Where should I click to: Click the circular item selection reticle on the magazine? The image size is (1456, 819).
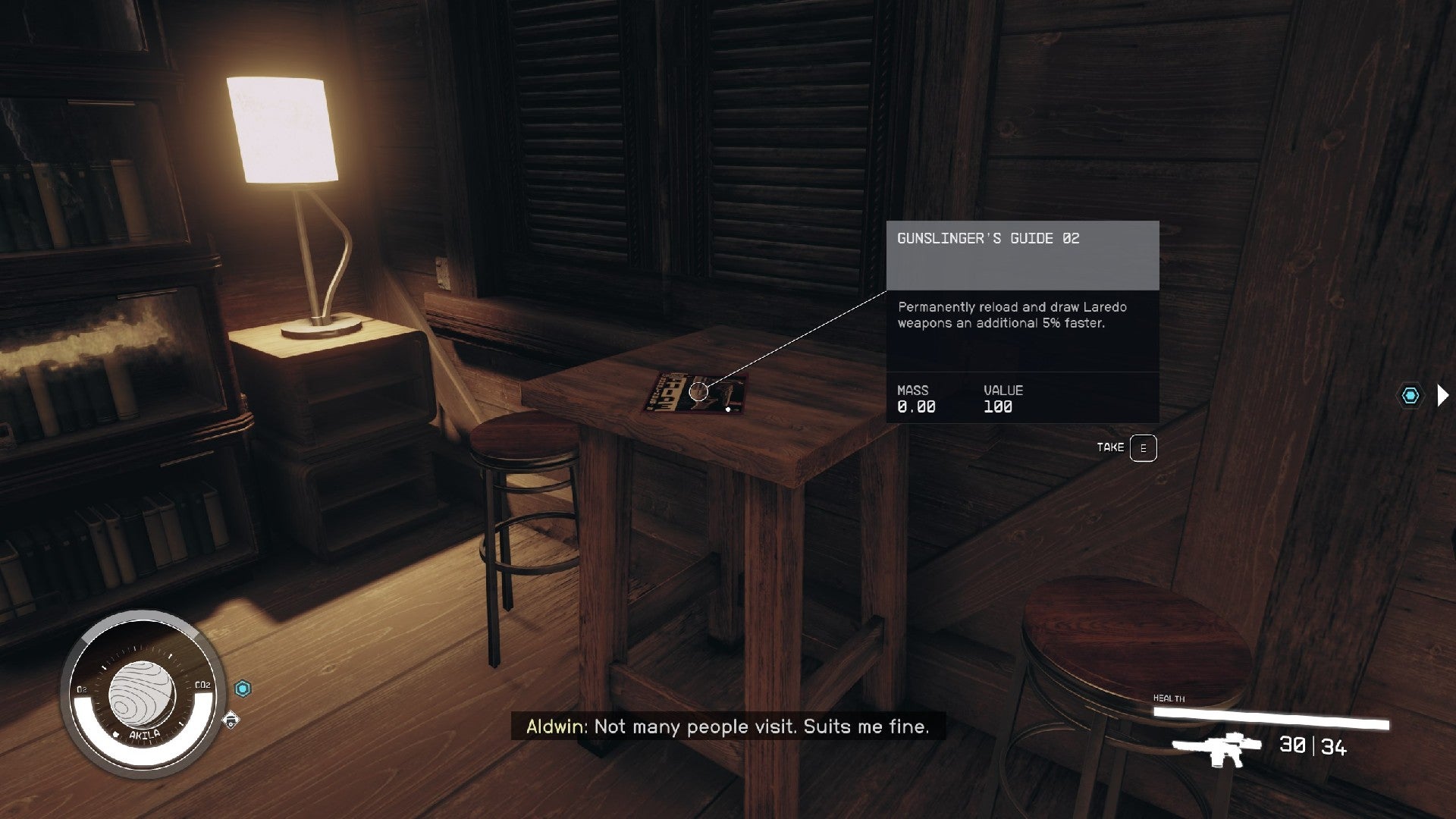click(698, 392)
